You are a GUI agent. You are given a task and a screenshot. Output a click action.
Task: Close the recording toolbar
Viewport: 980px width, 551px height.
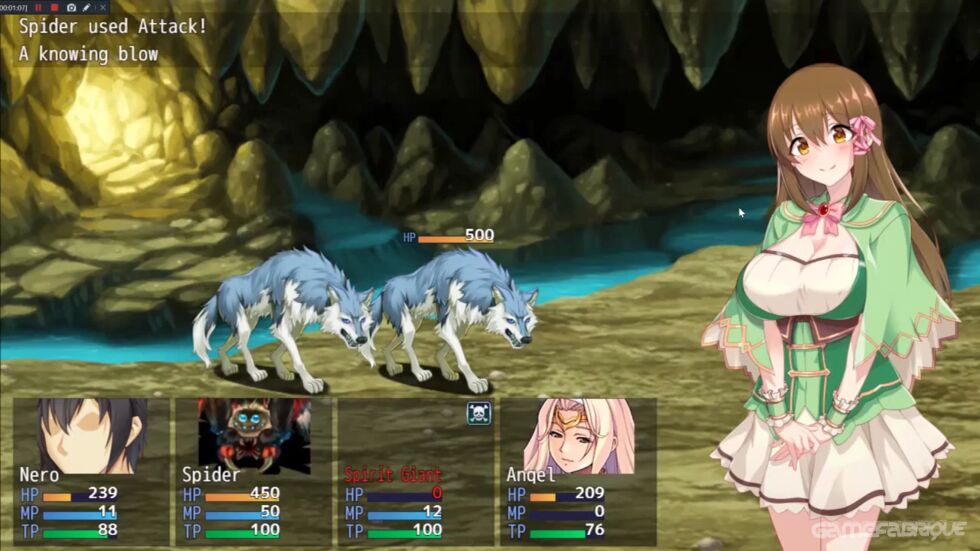point(102,7)
